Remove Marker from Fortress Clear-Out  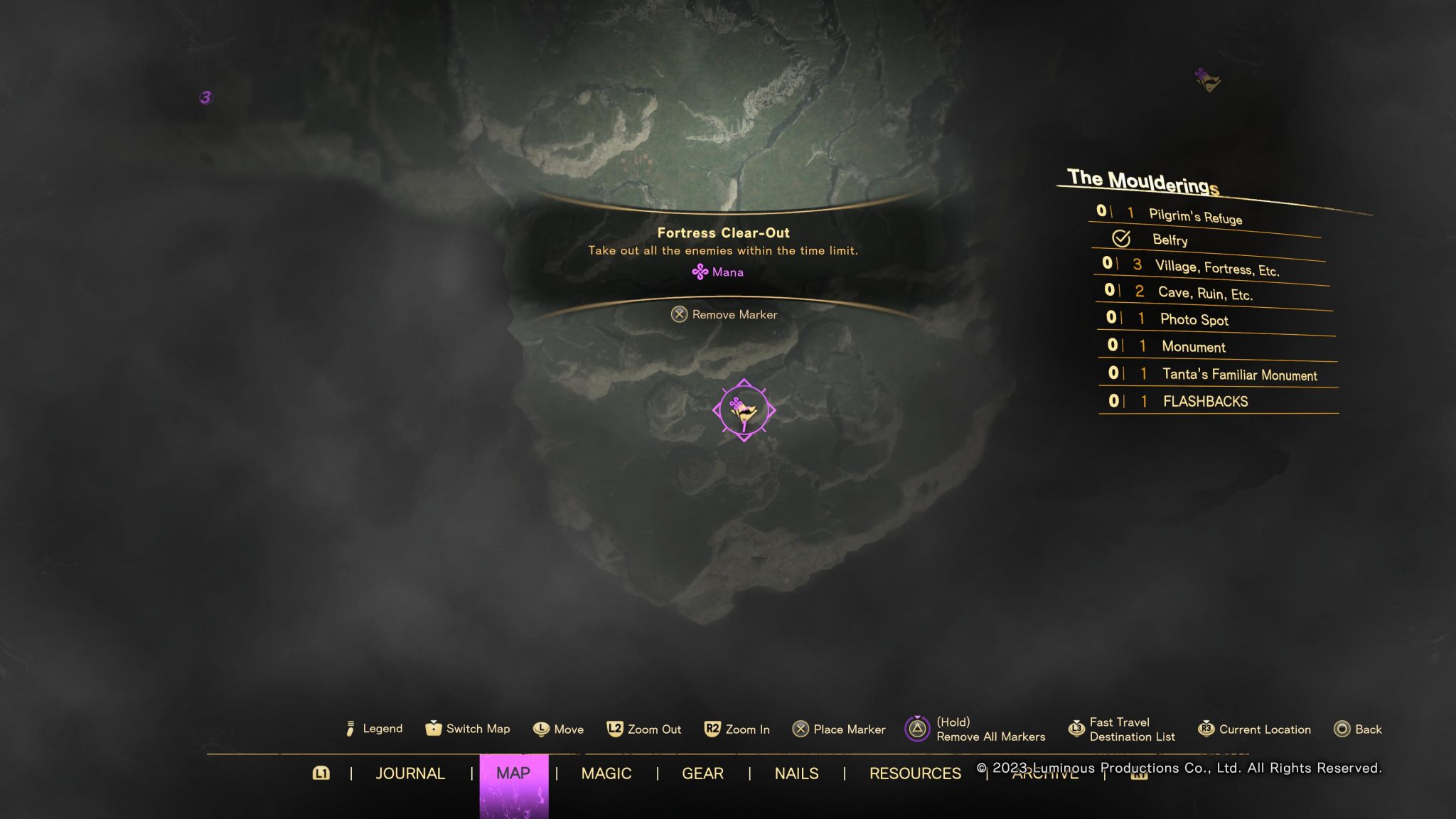[724, 314]
